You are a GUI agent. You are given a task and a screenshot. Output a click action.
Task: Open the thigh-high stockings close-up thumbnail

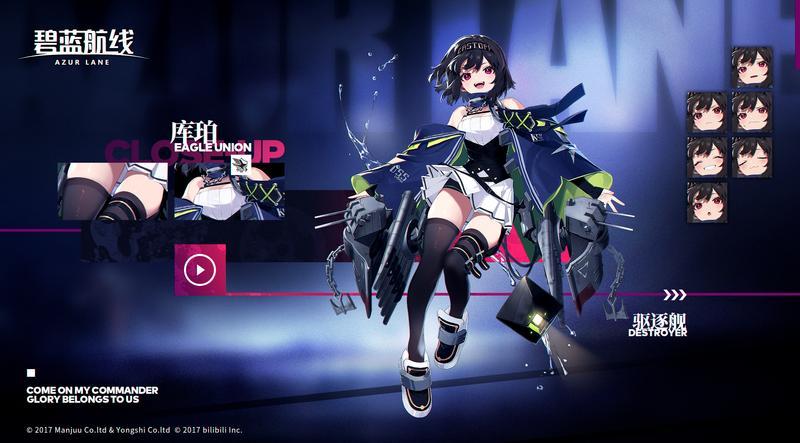[x=118, y=190]
